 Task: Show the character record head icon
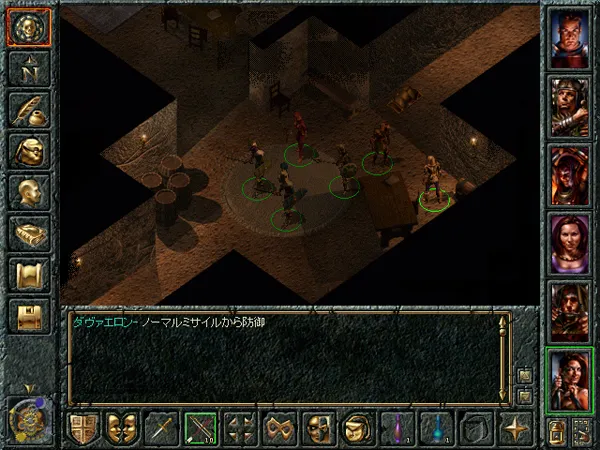pos(29,191)
